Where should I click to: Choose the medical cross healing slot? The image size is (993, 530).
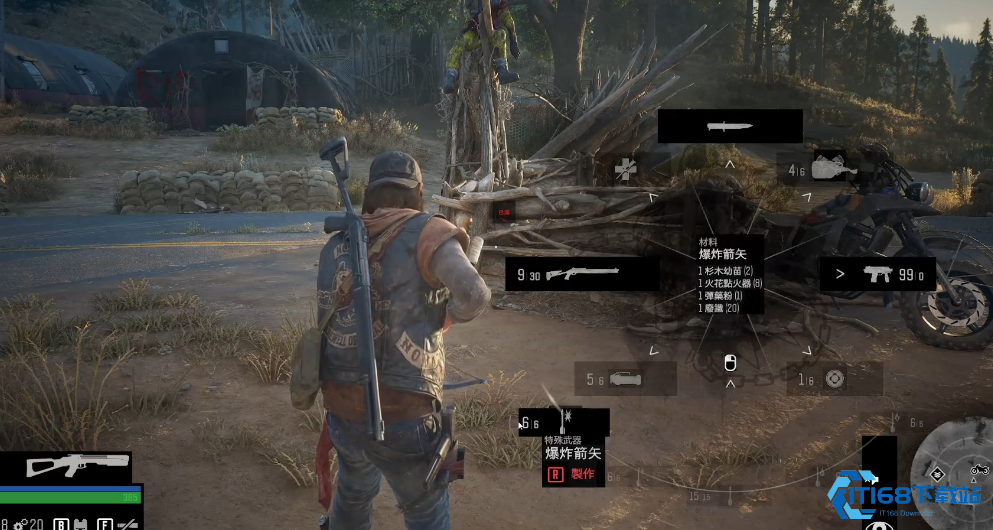click(x=627, y=168)
